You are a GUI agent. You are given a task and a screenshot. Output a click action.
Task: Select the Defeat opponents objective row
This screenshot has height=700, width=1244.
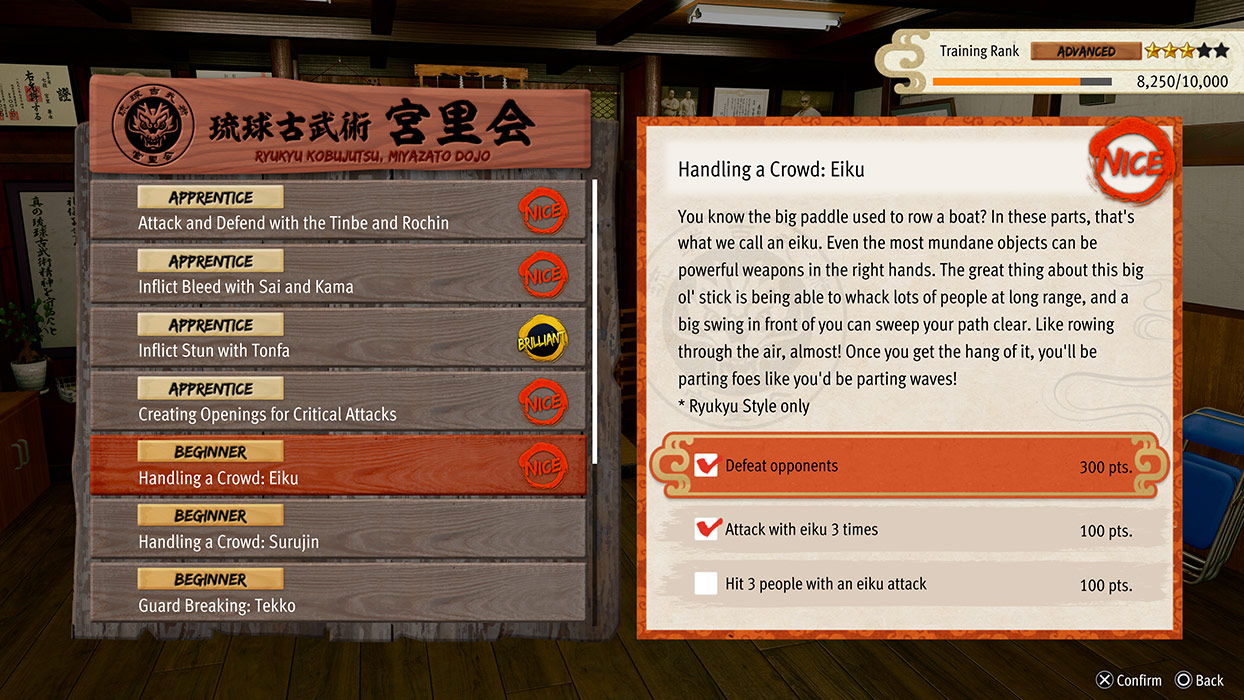click(x=910, y=466)
